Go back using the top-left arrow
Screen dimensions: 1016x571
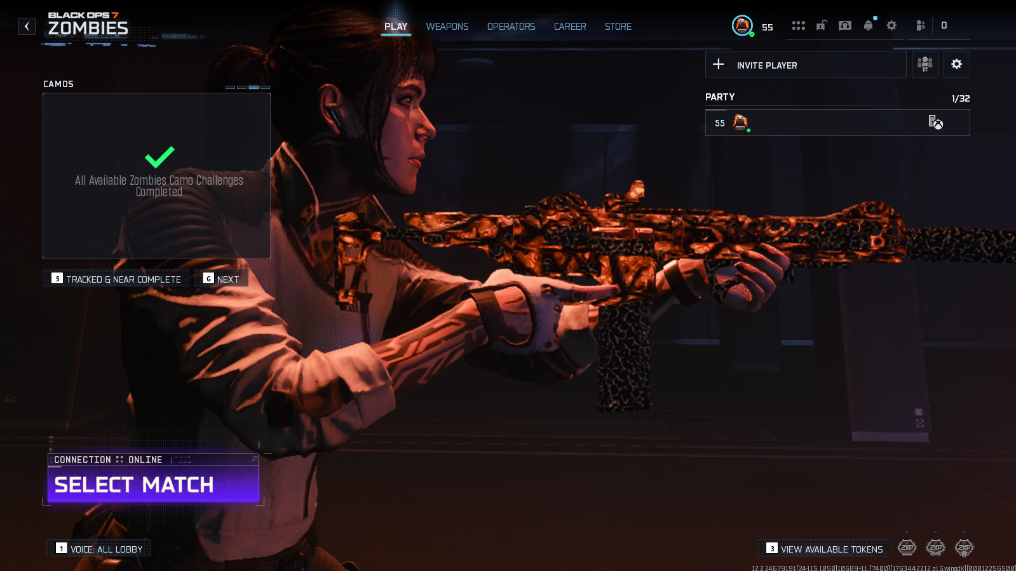click(27, 26)
